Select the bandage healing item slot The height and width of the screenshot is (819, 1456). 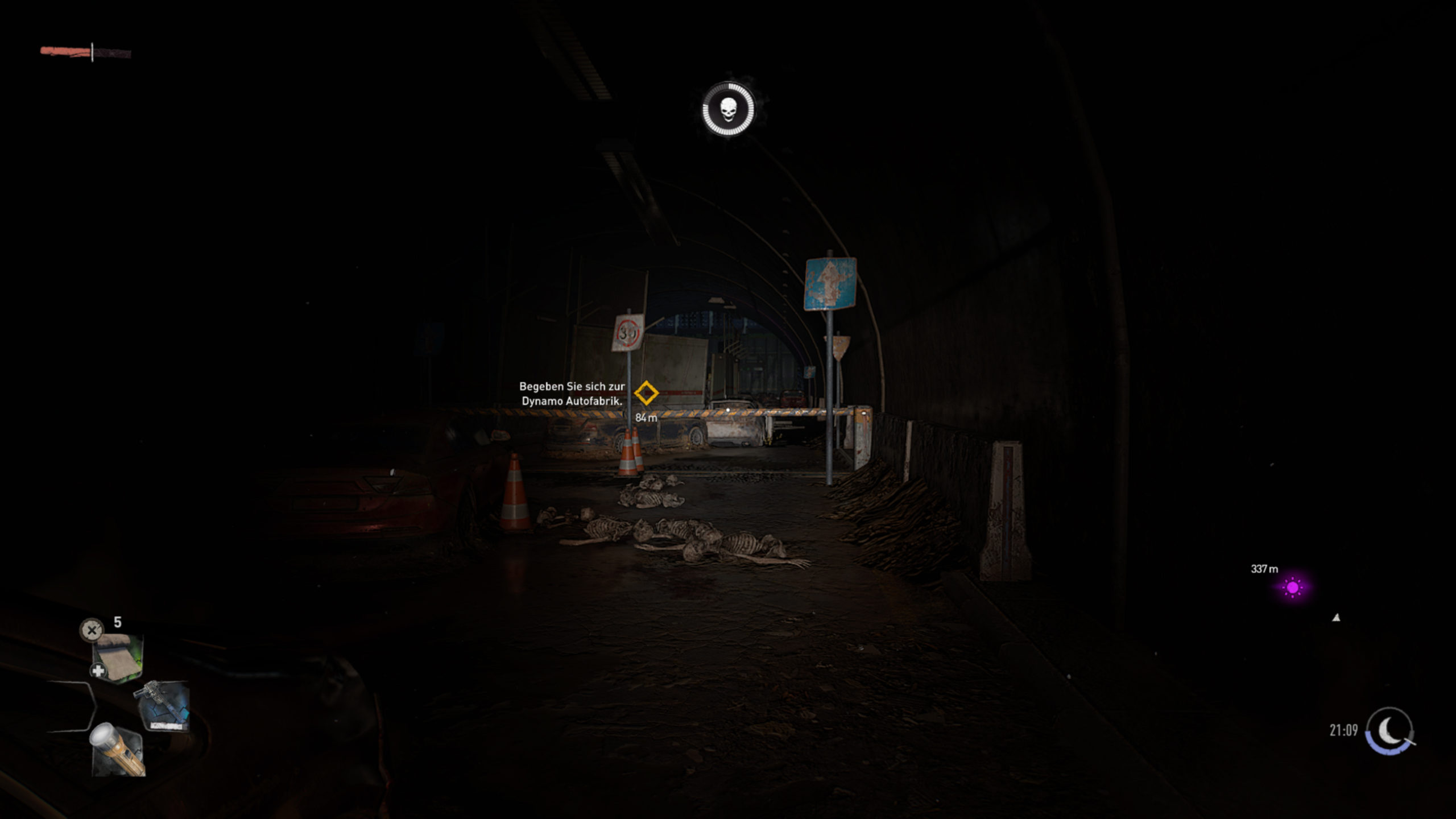[118, 657]
